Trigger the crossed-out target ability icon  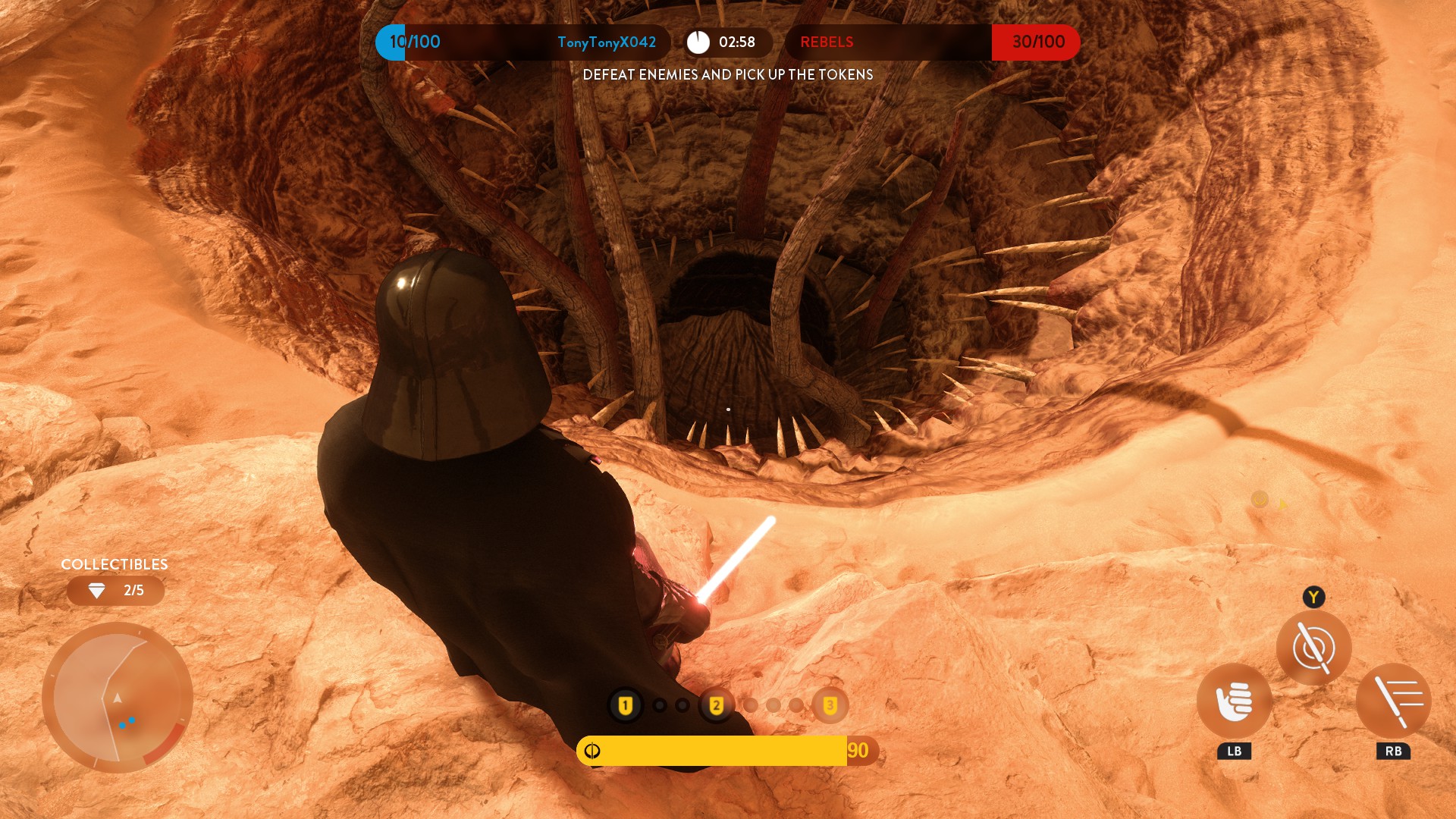(1313, 648)
